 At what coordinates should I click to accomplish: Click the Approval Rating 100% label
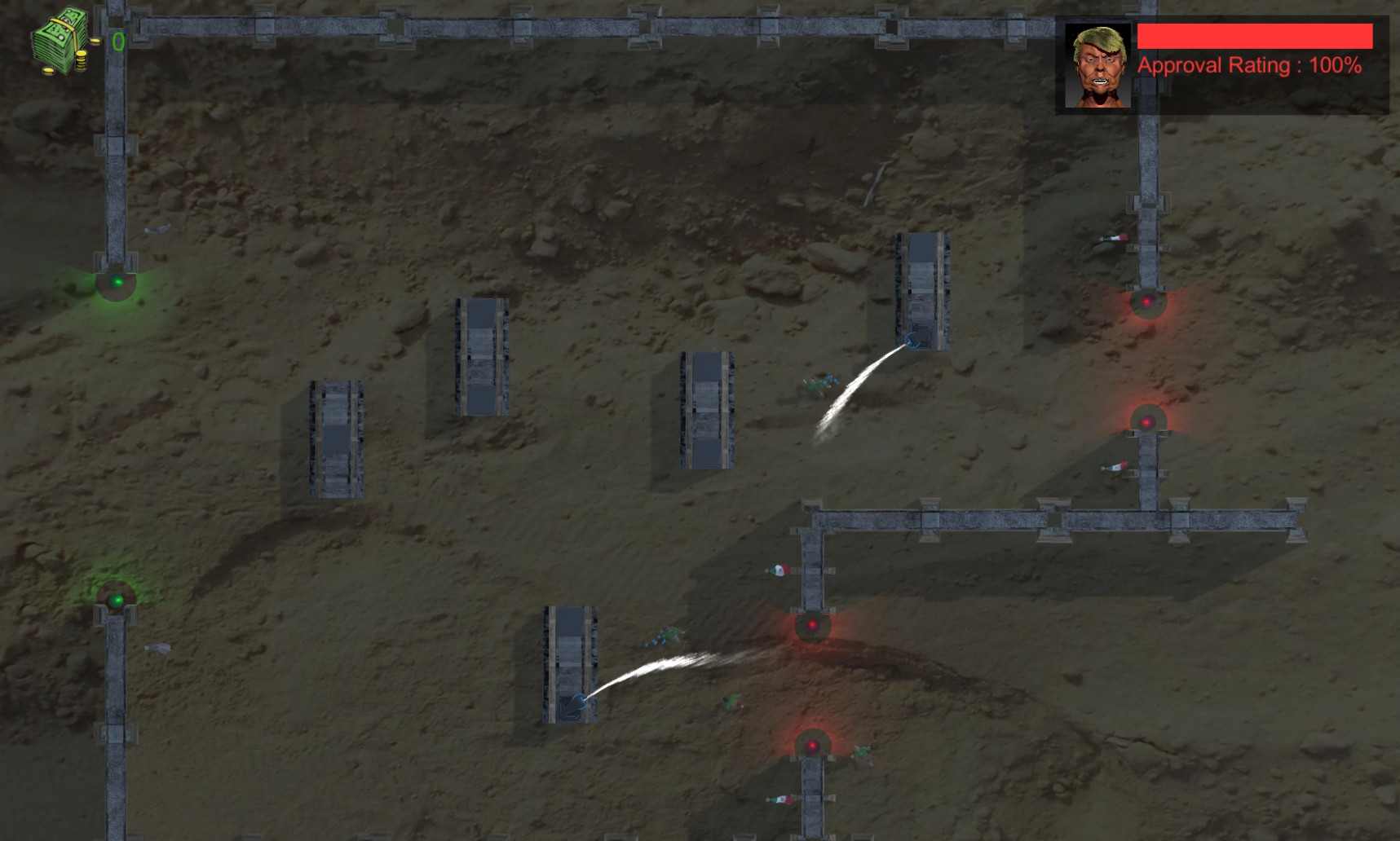[x=1248, y=65]
